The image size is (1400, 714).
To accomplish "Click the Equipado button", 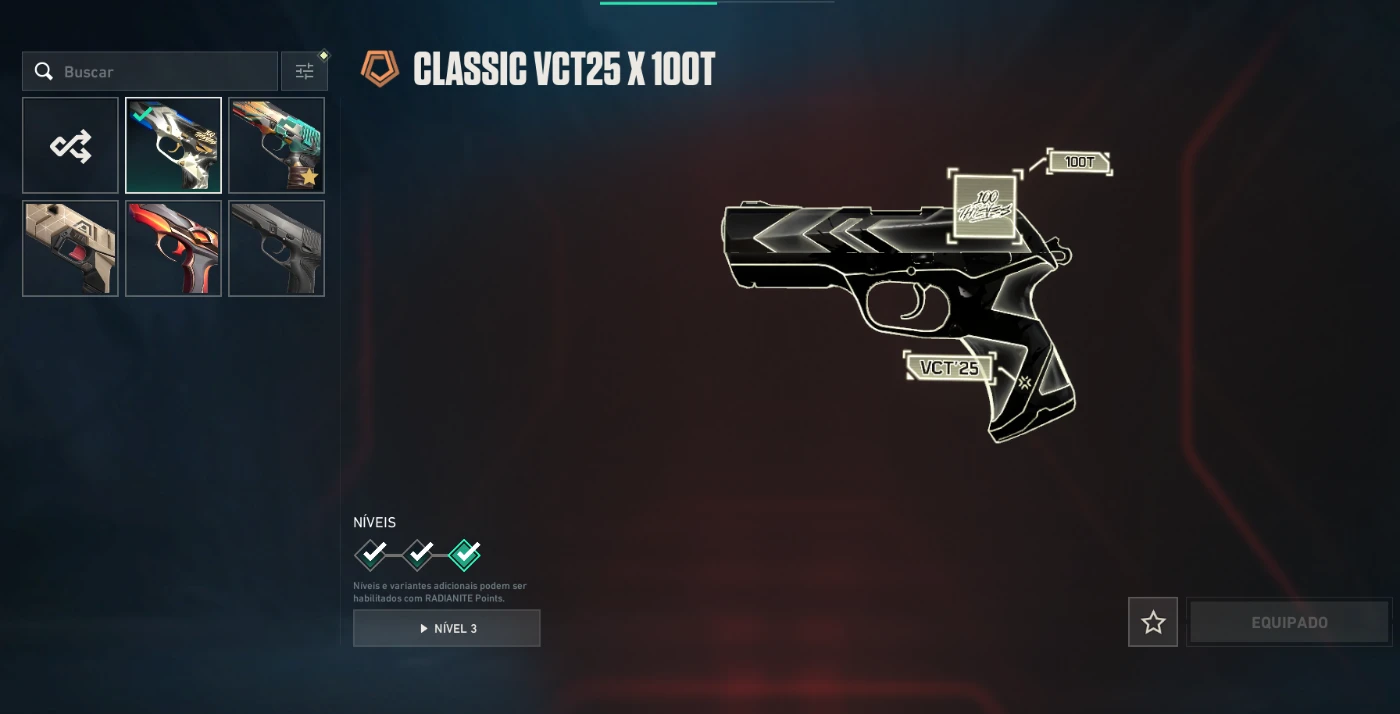I will pos(1289,622).
